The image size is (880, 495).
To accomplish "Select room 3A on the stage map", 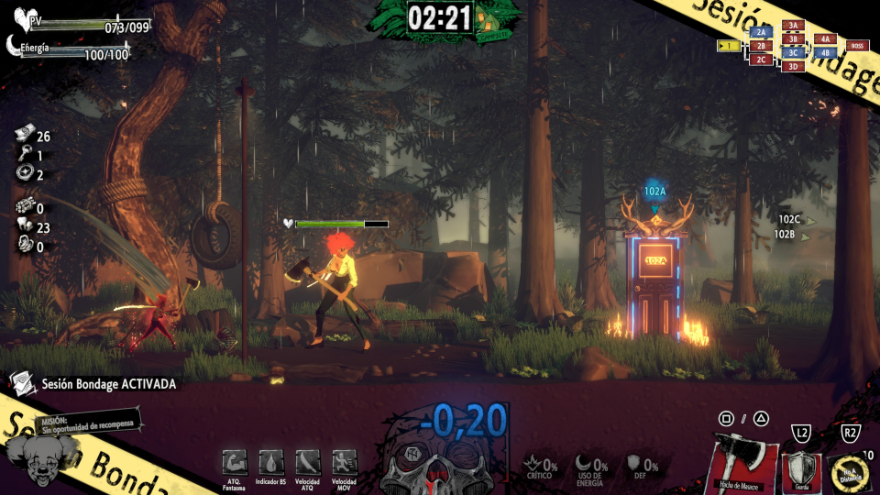I will pyautogui.click(x=793, y=25).
